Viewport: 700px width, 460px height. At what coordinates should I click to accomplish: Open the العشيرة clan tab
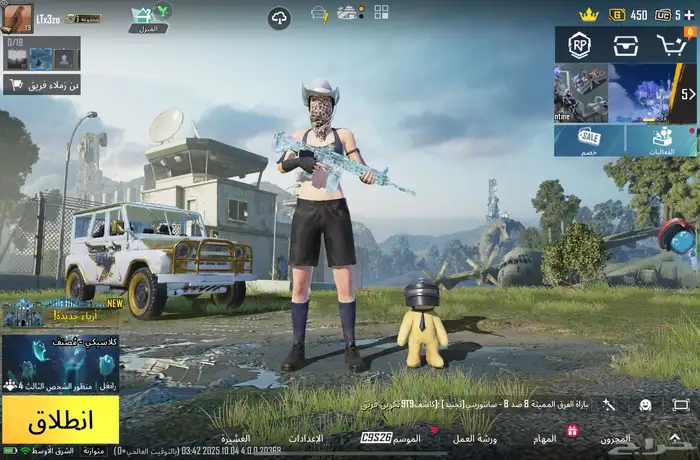click(235, 438)
